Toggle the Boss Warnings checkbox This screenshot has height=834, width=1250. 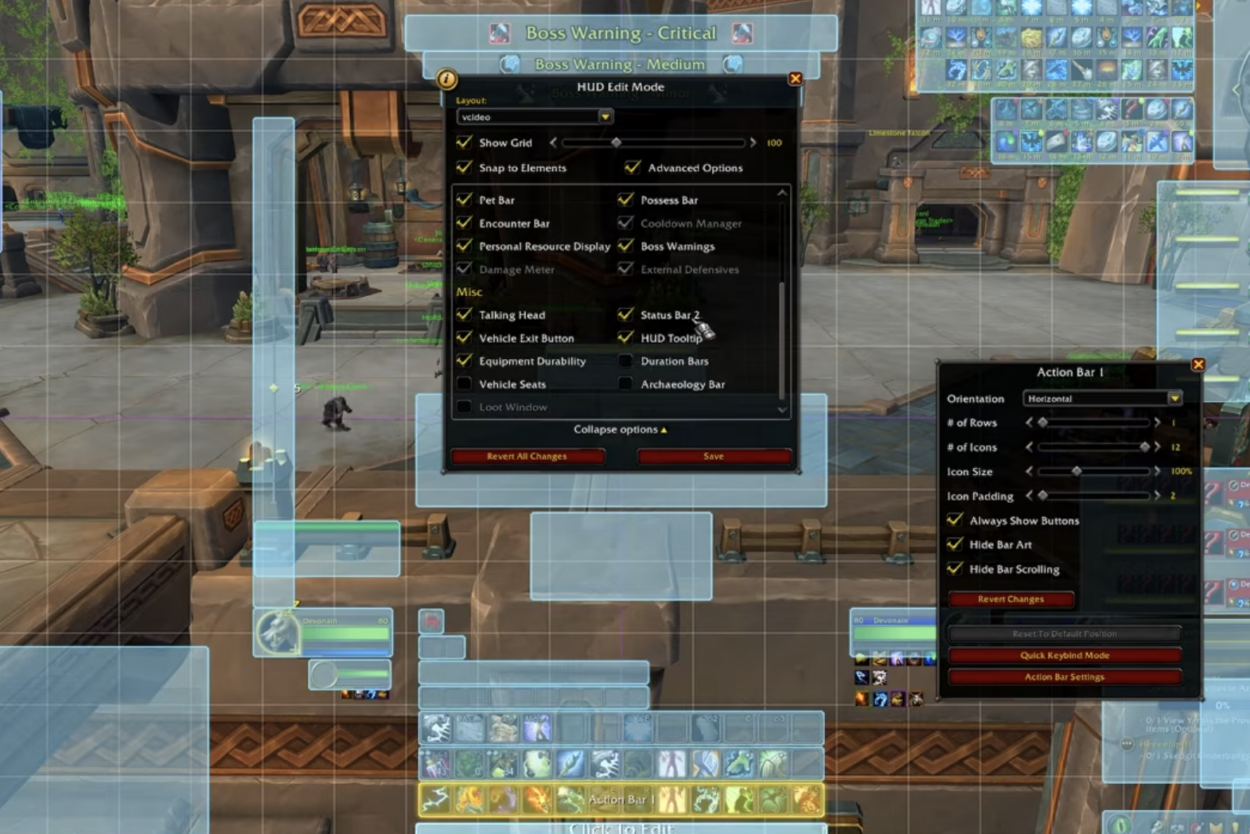point(626,246)
